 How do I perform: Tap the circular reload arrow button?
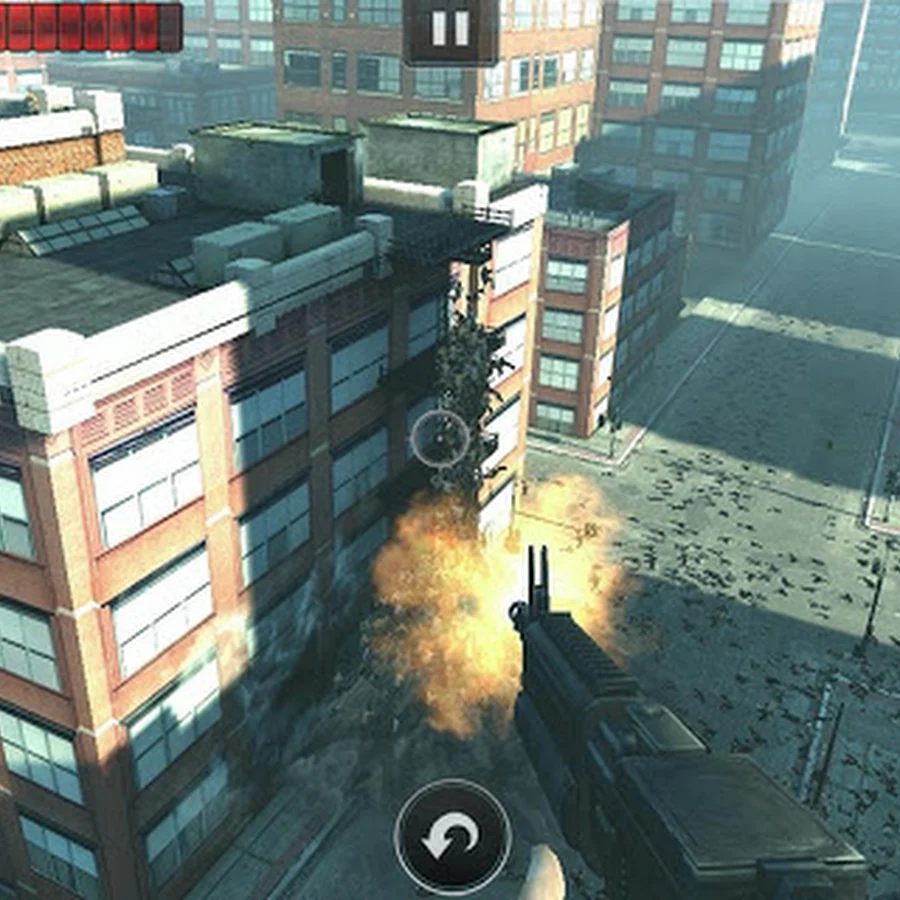point(452,836)
